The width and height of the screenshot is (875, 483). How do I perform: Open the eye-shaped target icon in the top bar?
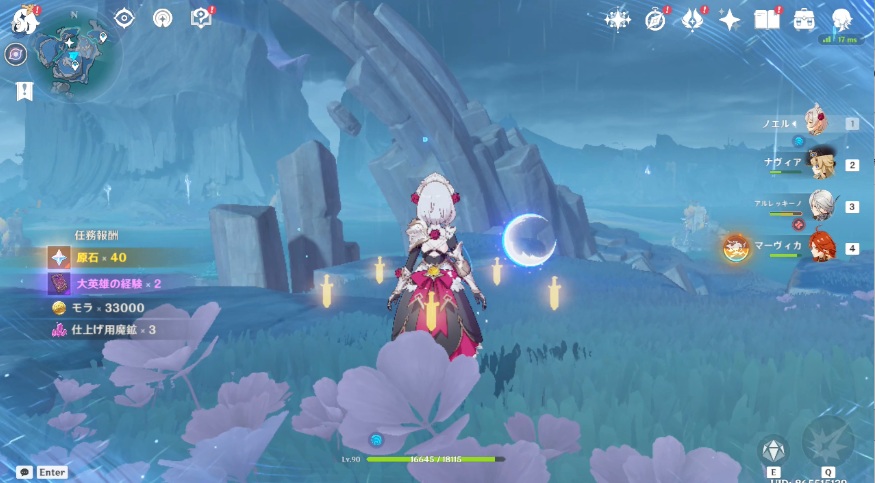click(124, 19)
